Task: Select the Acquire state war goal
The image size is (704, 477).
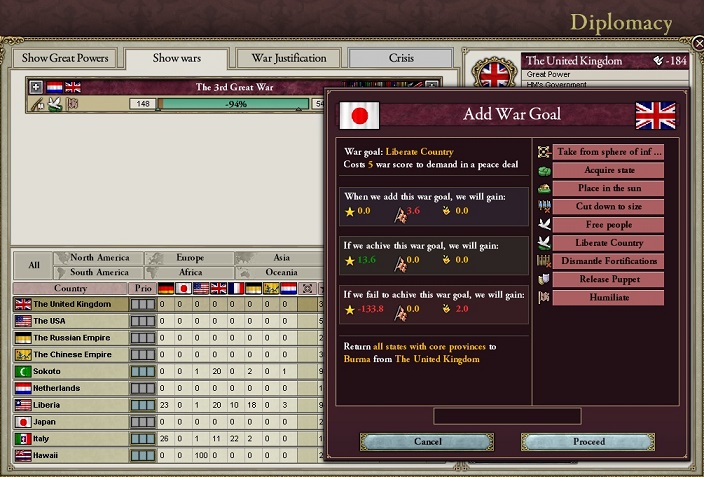Action: coord(609,170)
